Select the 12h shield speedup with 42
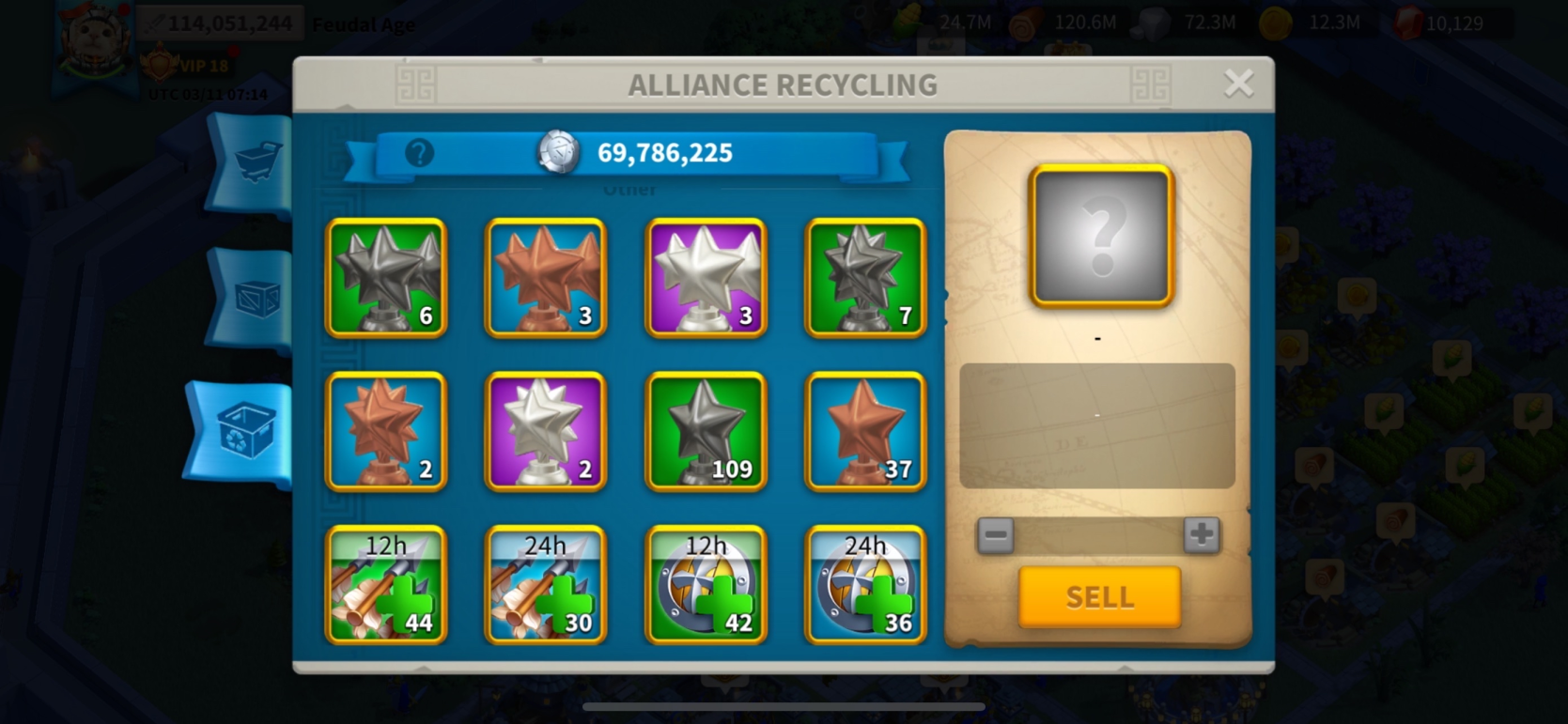The height and width of the screenshot is (724, 1568). pos(706,584)
